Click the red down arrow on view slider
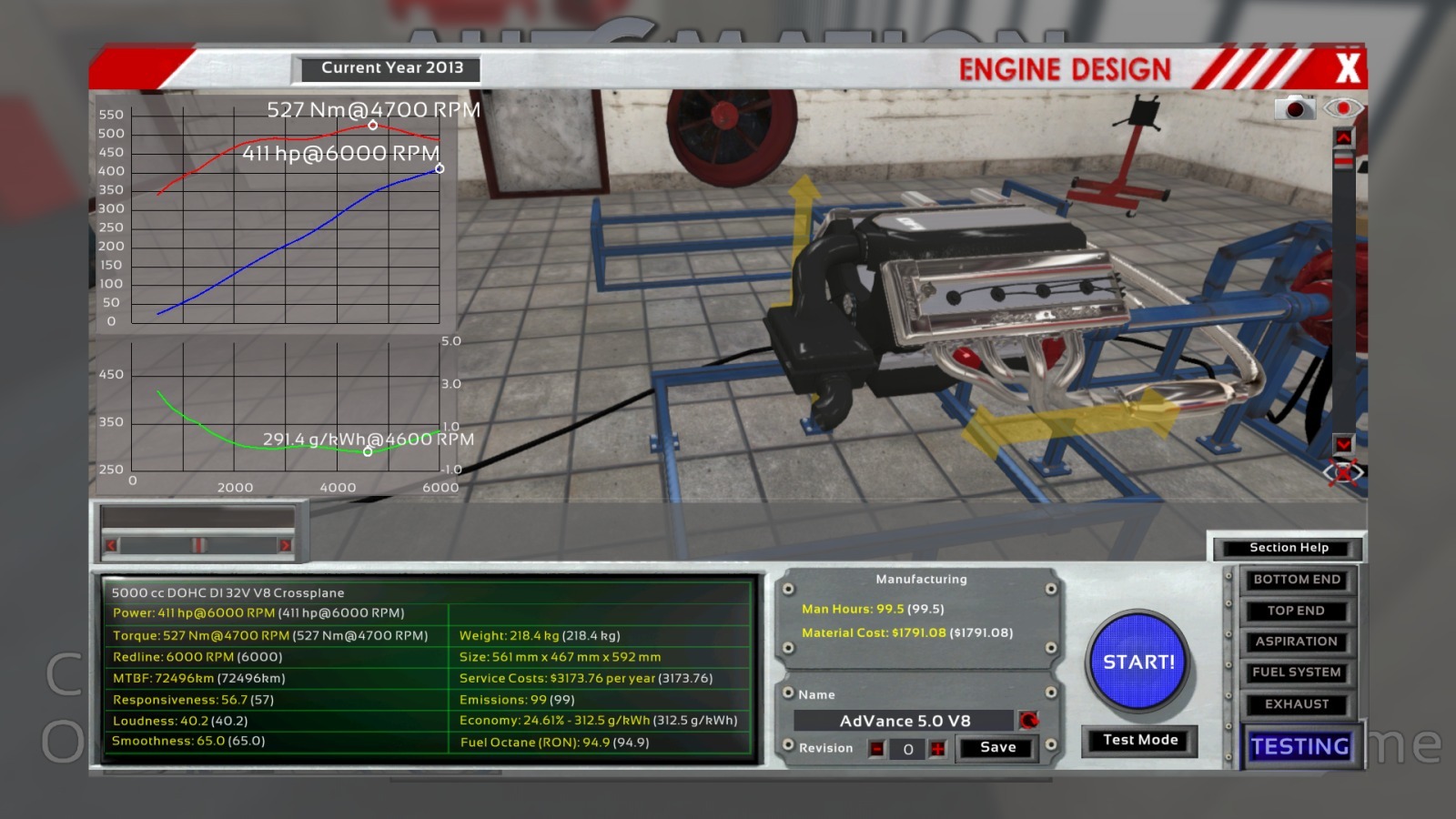The image size is (1456, 819). pos(1343,444)
